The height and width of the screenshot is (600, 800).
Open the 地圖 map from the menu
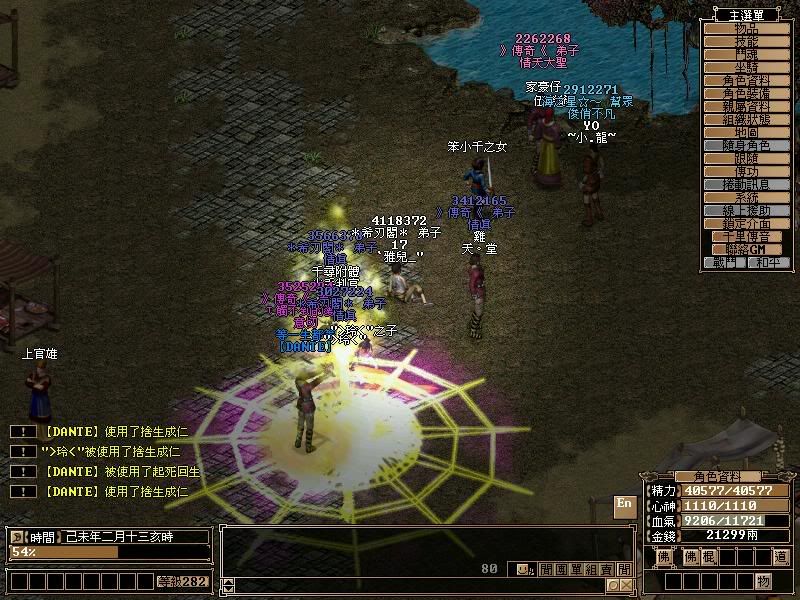coord(746,132)
